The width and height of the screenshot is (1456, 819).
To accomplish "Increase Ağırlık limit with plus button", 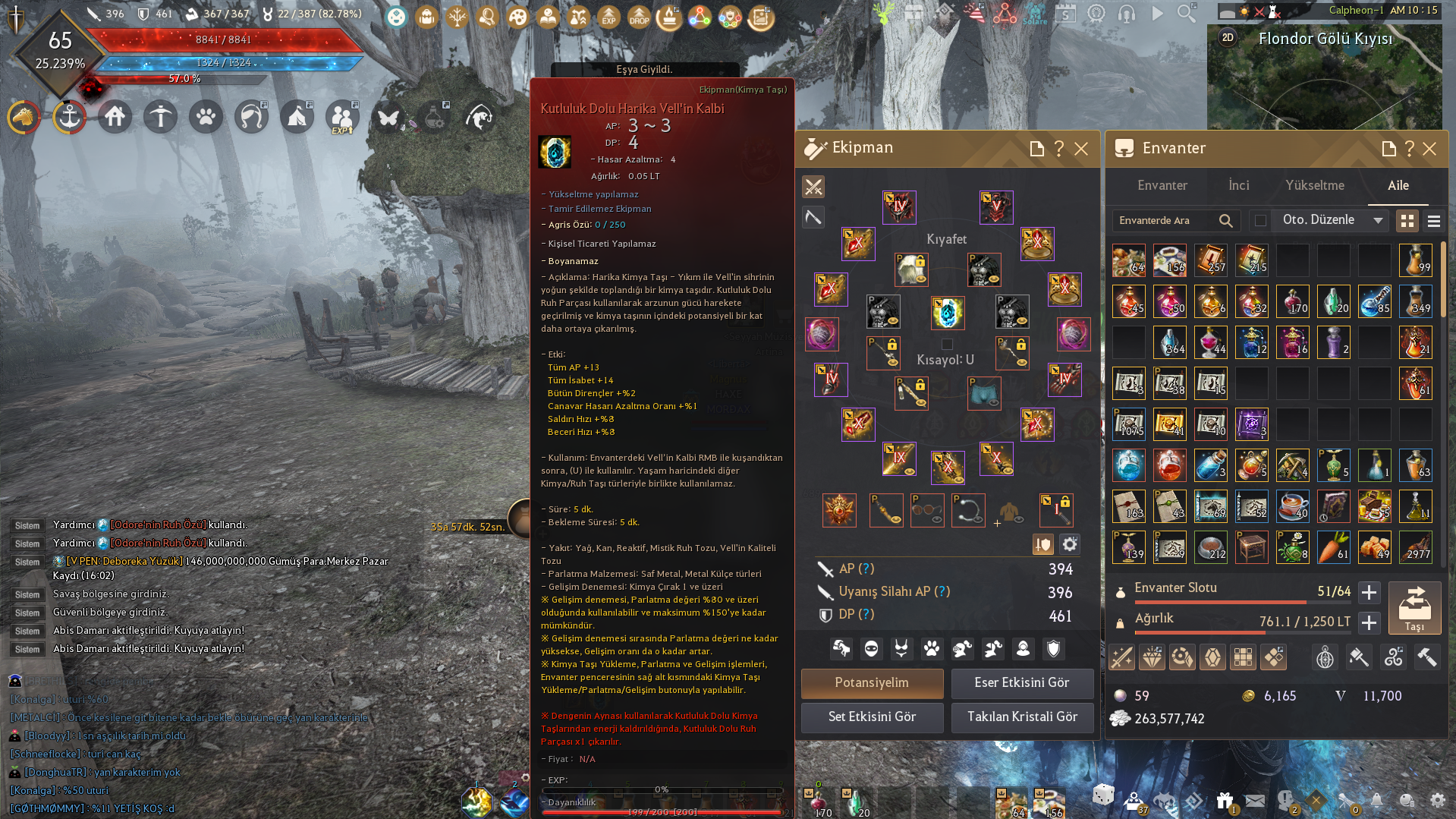I will click(1369, 623).
